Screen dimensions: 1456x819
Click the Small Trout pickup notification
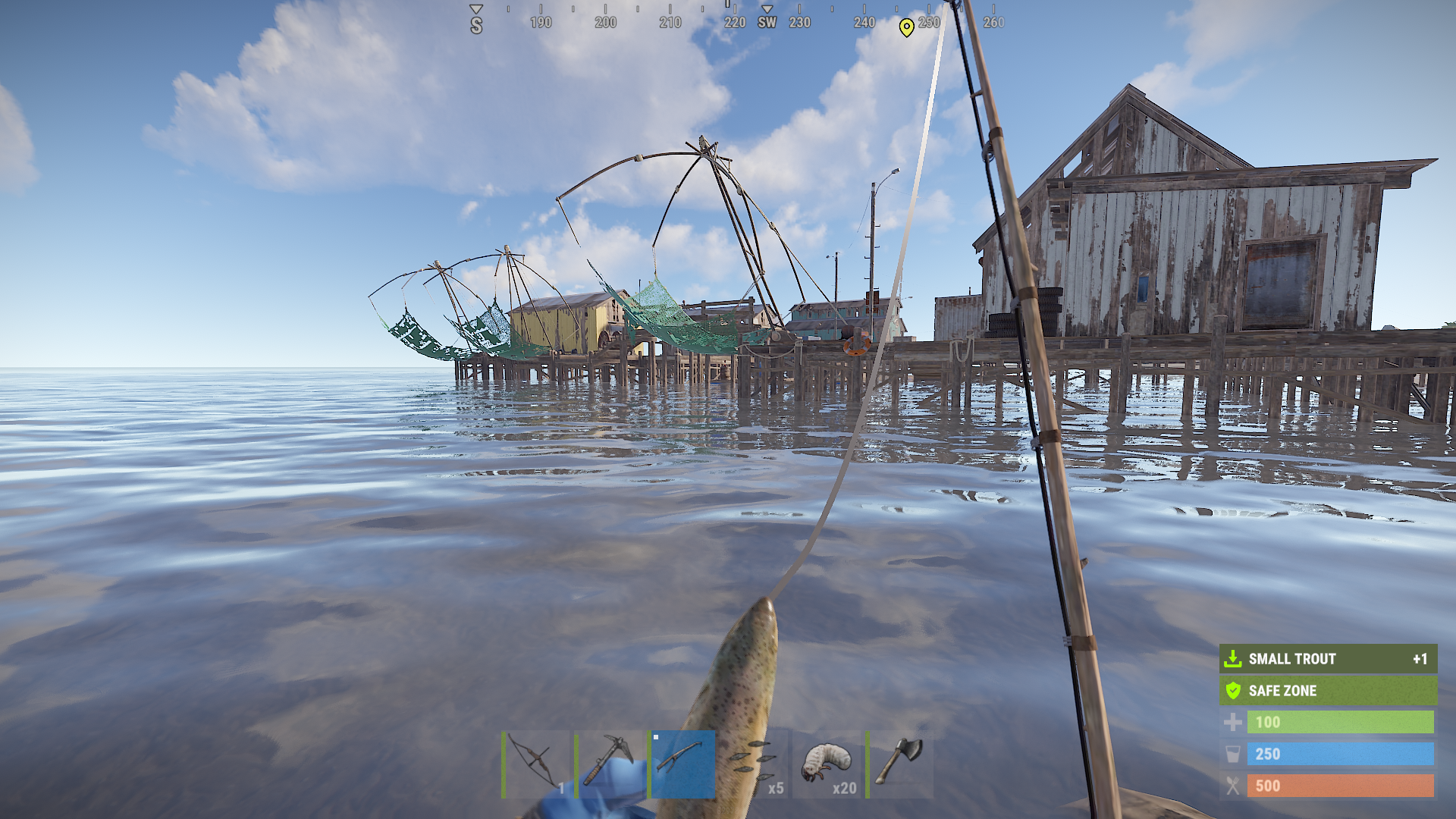(x=1328, y=659)
